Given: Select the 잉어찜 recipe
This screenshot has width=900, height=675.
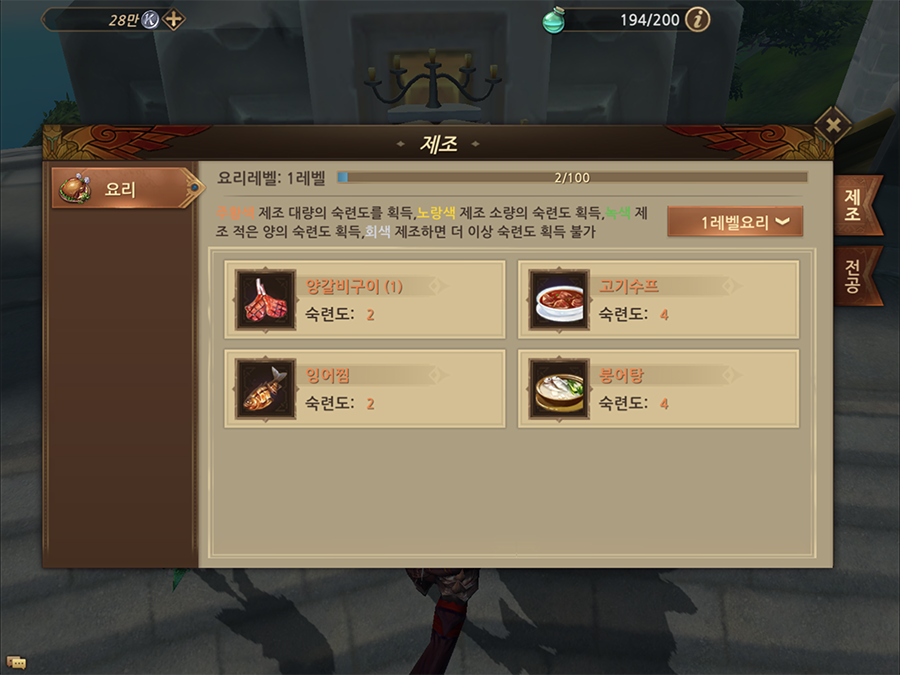Looking at the screenshot, I should 365,388.
